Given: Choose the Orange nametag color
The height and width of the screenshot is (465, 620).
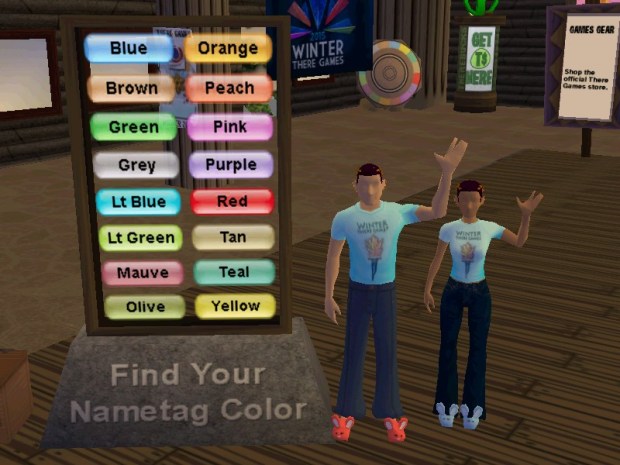Looking at the screenshot, I should click(228, 48).
